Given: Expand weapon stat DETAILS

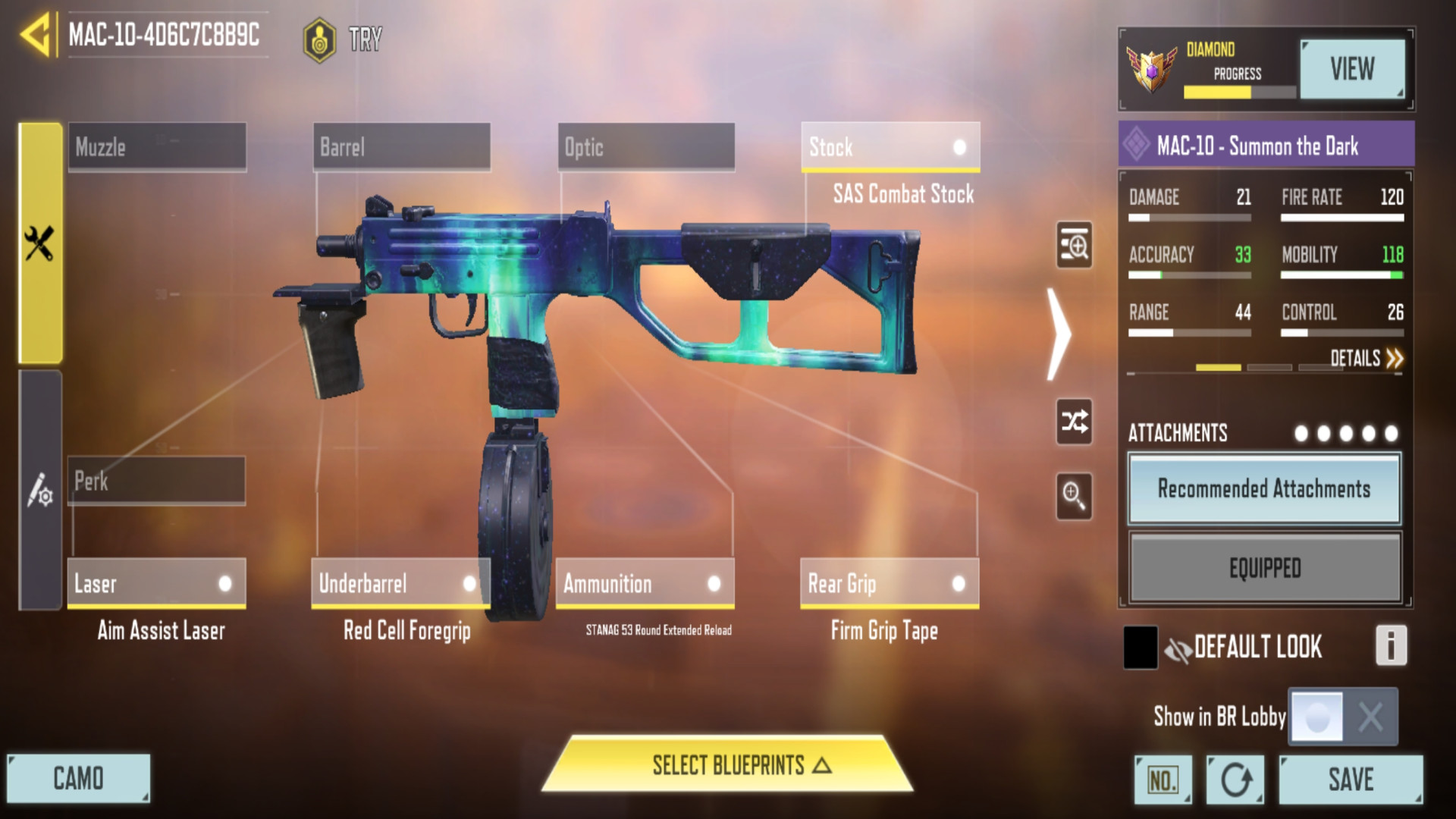Looking at the screenshot, I should point(1367,358).
